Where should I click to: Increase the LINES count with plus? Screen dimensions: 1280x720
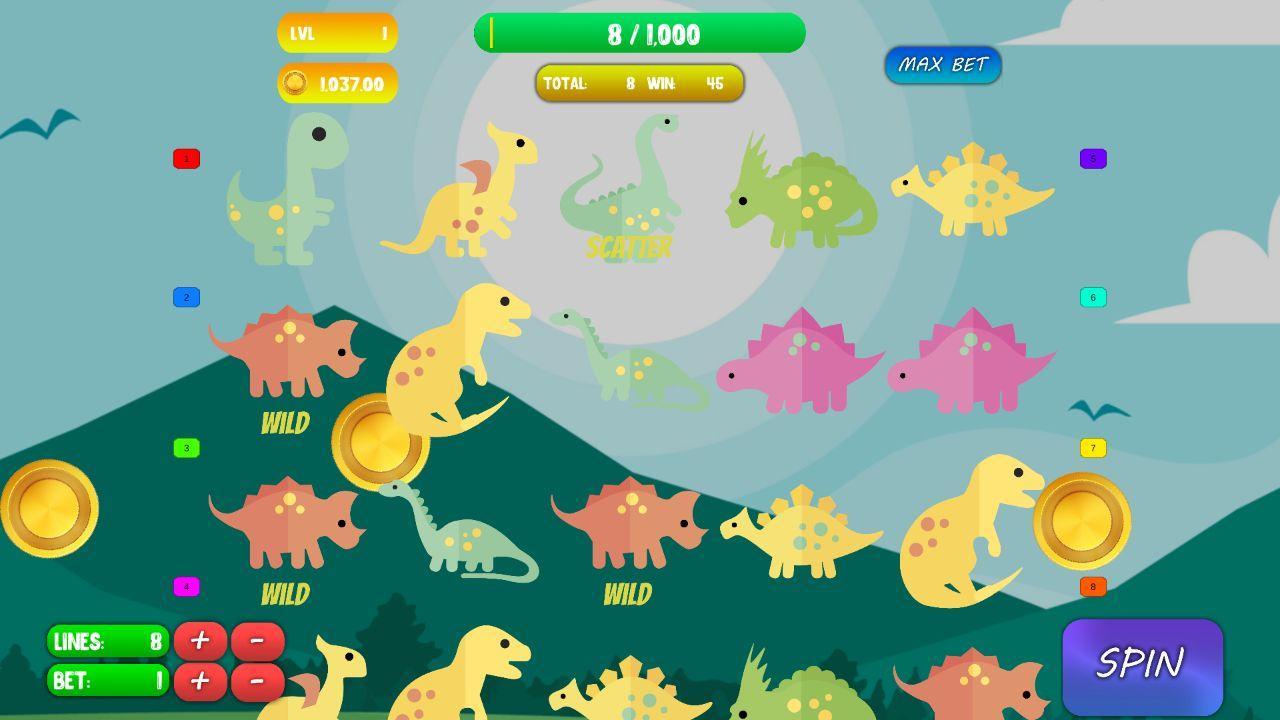coord(200,642)
